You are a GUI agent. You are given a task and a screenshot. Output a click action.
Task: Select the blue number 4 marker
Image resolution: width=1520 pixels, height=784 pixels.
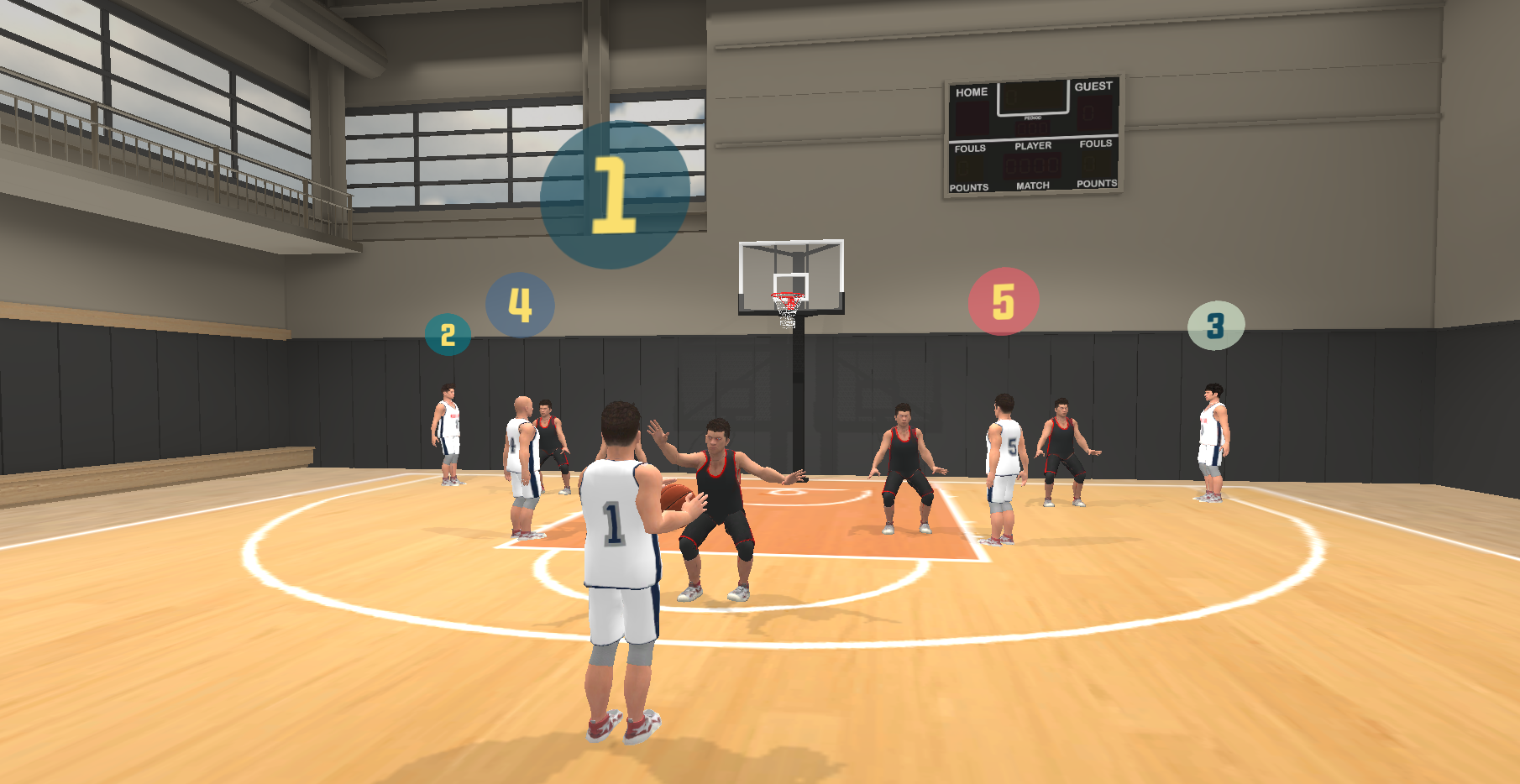click(520, 305)
